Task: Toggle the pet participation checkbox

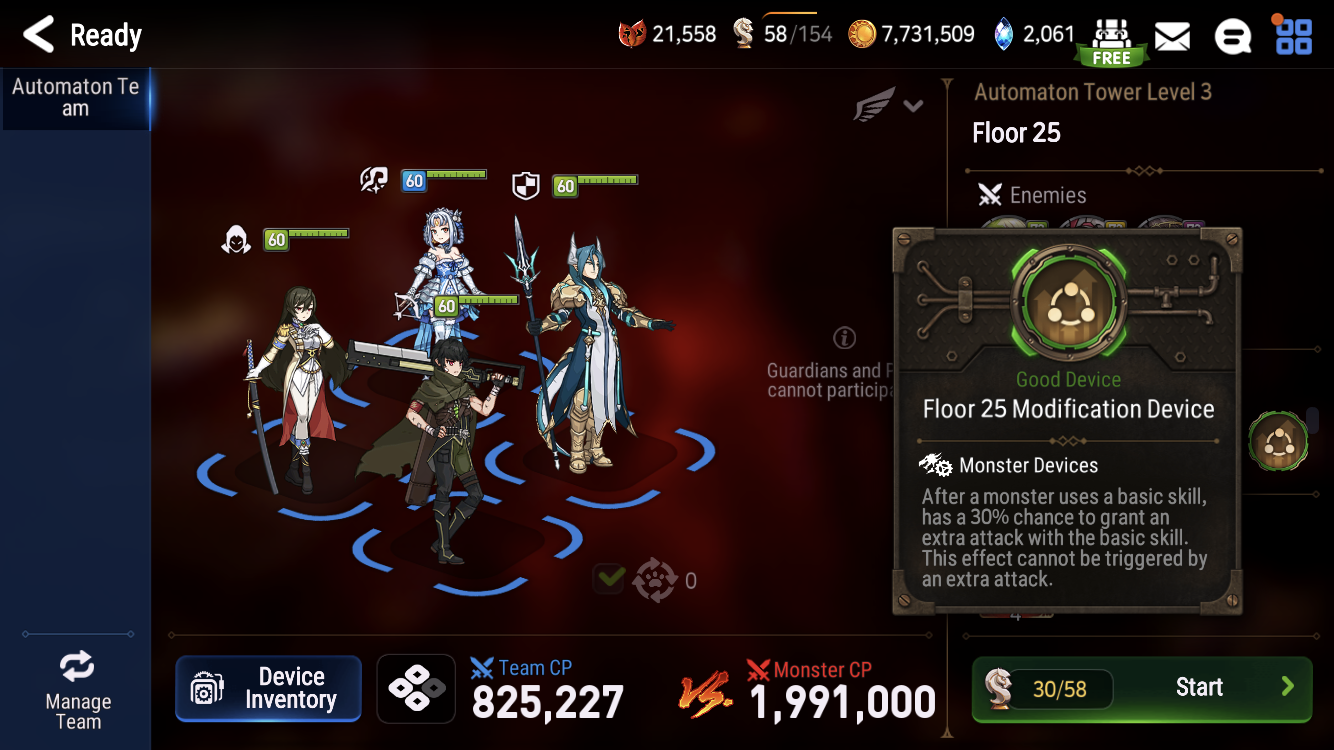Action: [608, 578]
